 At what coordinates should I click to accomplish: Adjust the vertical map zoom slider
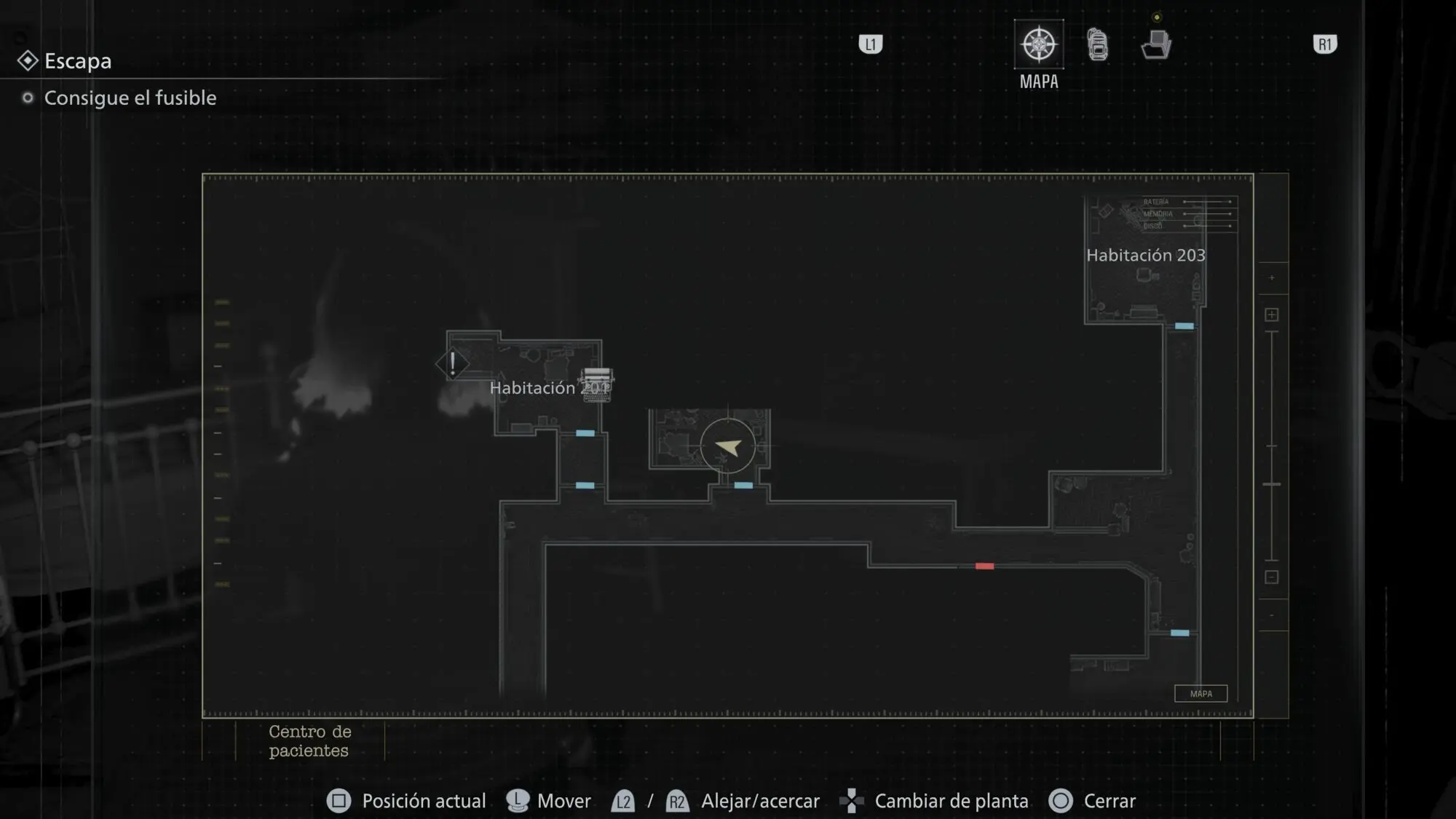1272,484
